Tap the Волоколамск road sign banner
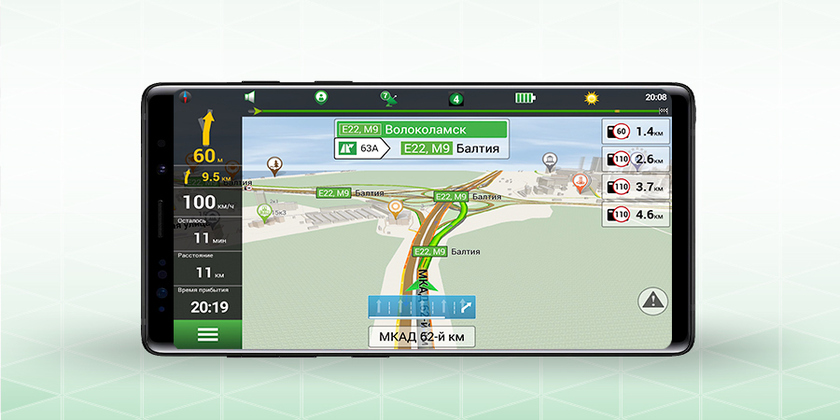Screen dimensions: 840x420 click(x=421, y=130)
